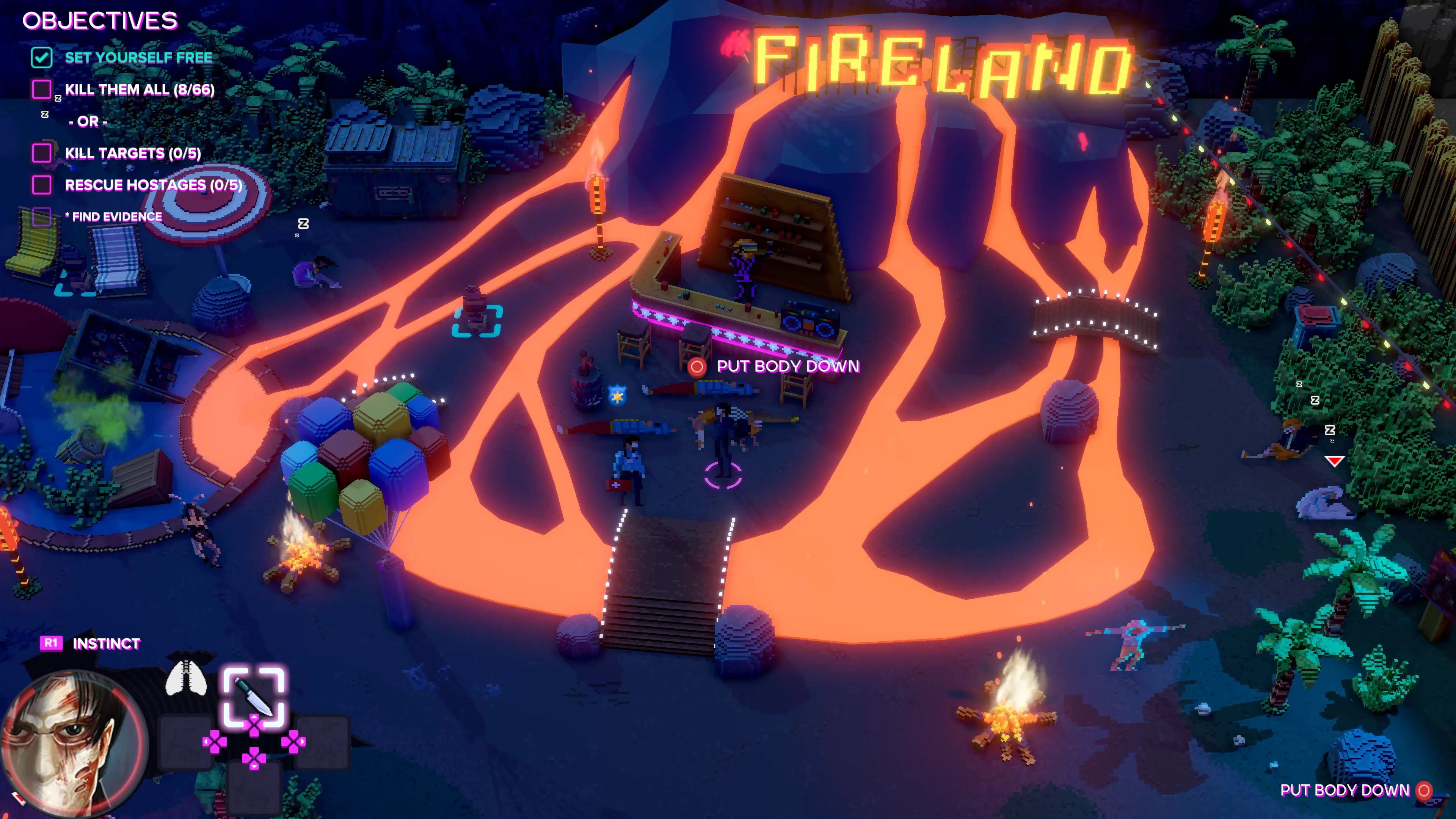The image size is (1456, 819).
Task: Select the knife weapon slot
Action: pos(254,697)
